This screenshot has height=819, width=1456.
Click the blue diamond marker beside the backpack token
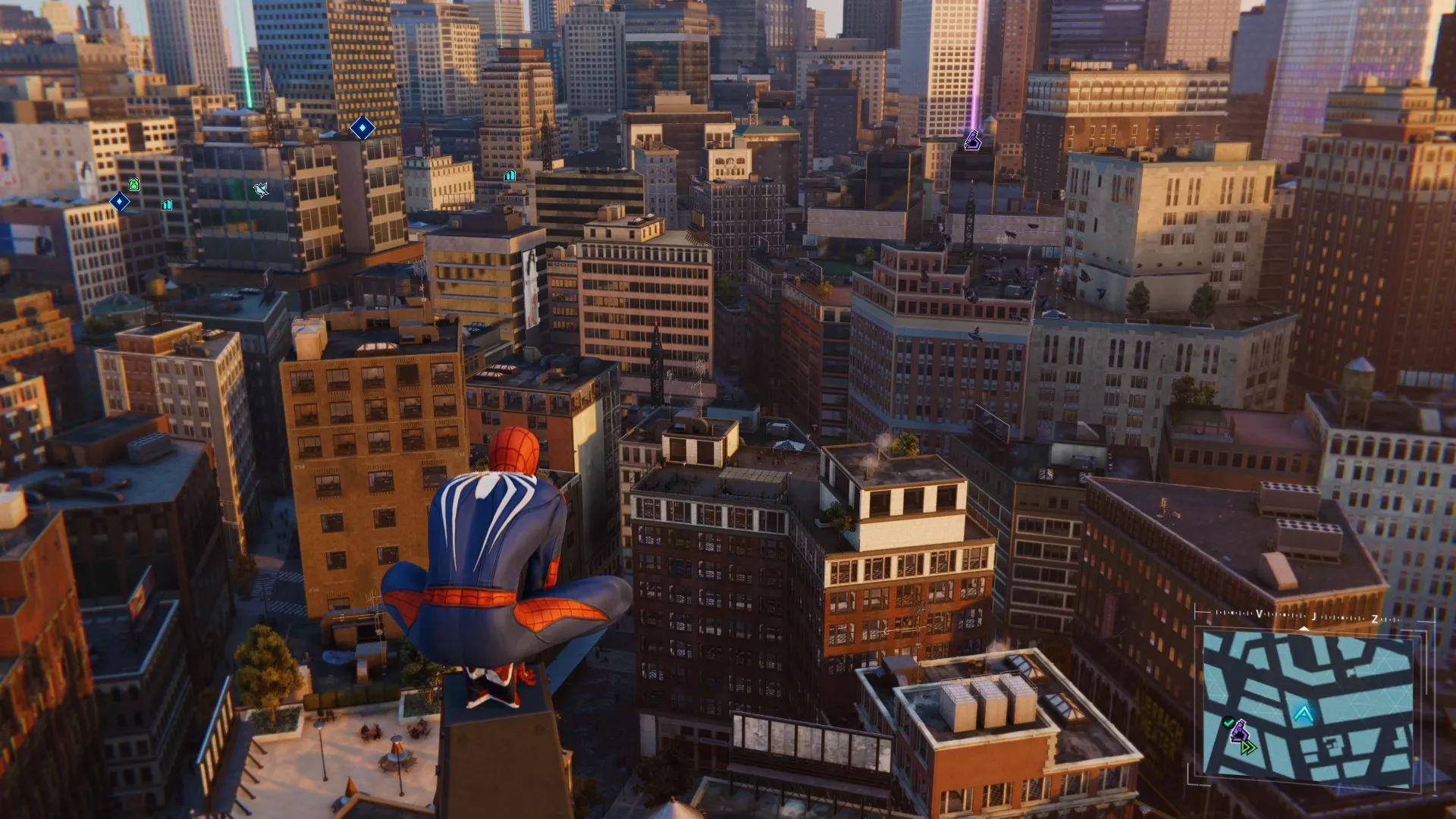[x=119, y=201]
